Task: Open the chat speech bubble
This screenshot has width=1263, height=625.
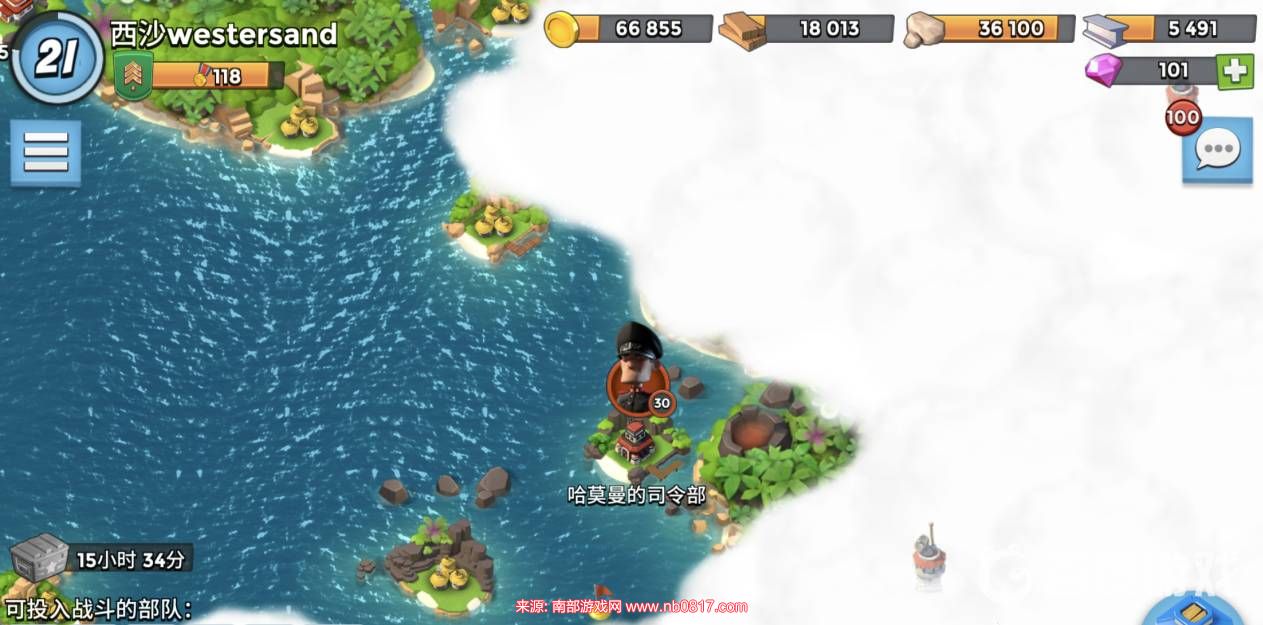Action: pyautogui.click(x=1217, y=151)
